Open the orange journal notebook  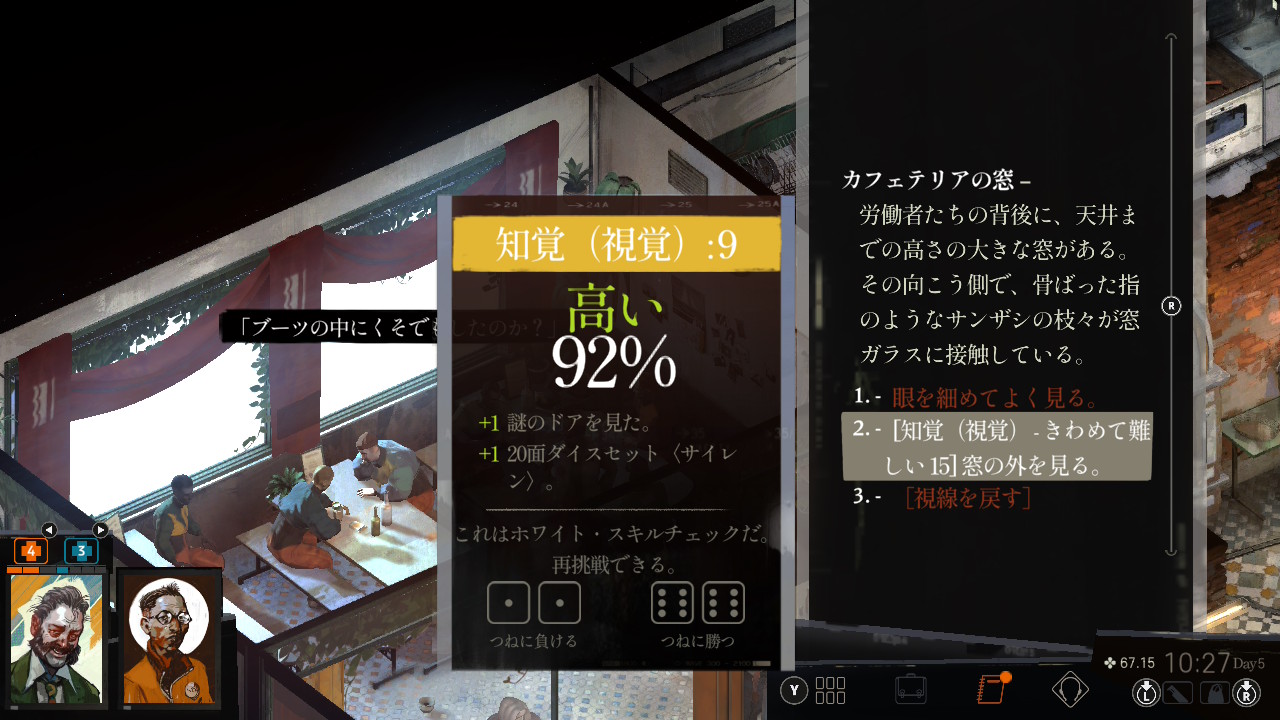click(990, 689)
